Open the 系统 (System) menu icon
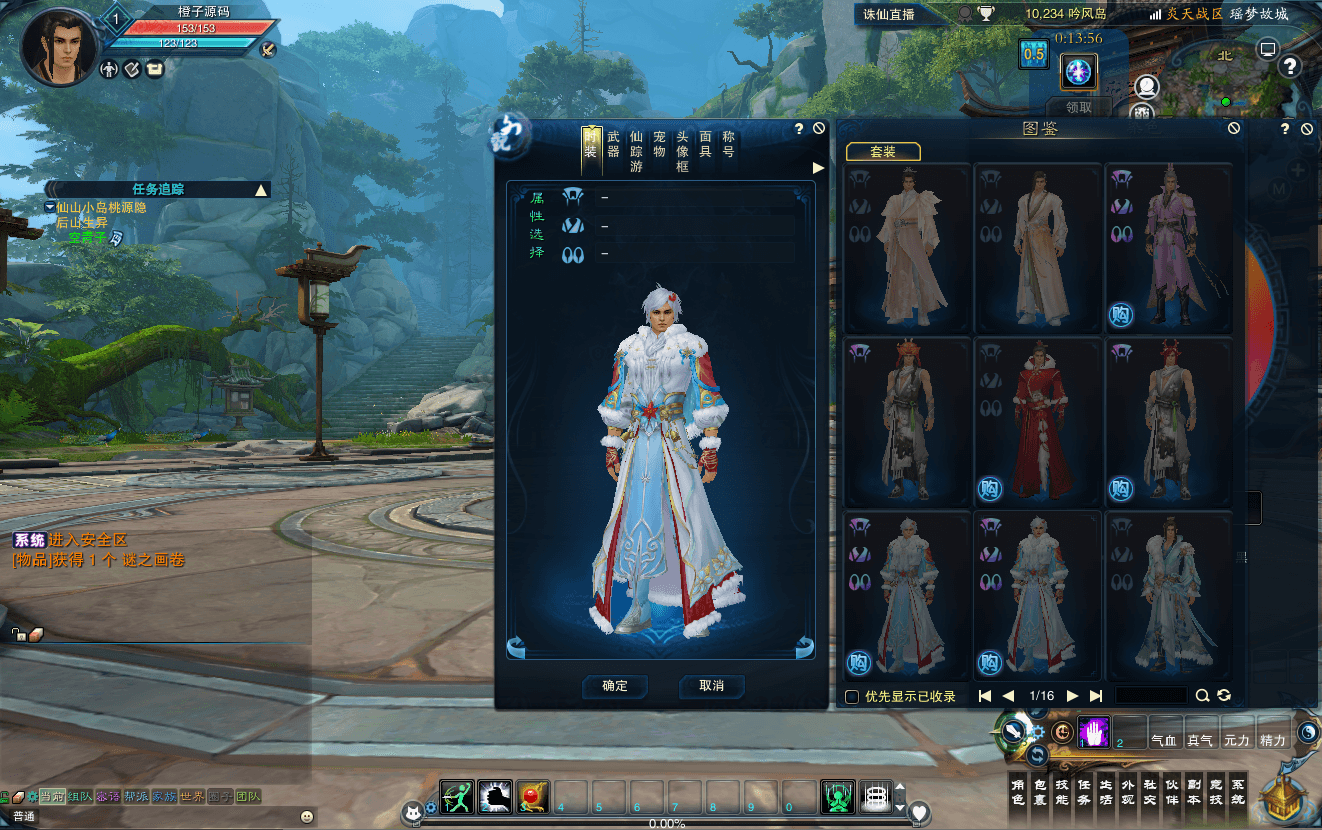The image size is (1322, 830). (x=1237, y=791)
